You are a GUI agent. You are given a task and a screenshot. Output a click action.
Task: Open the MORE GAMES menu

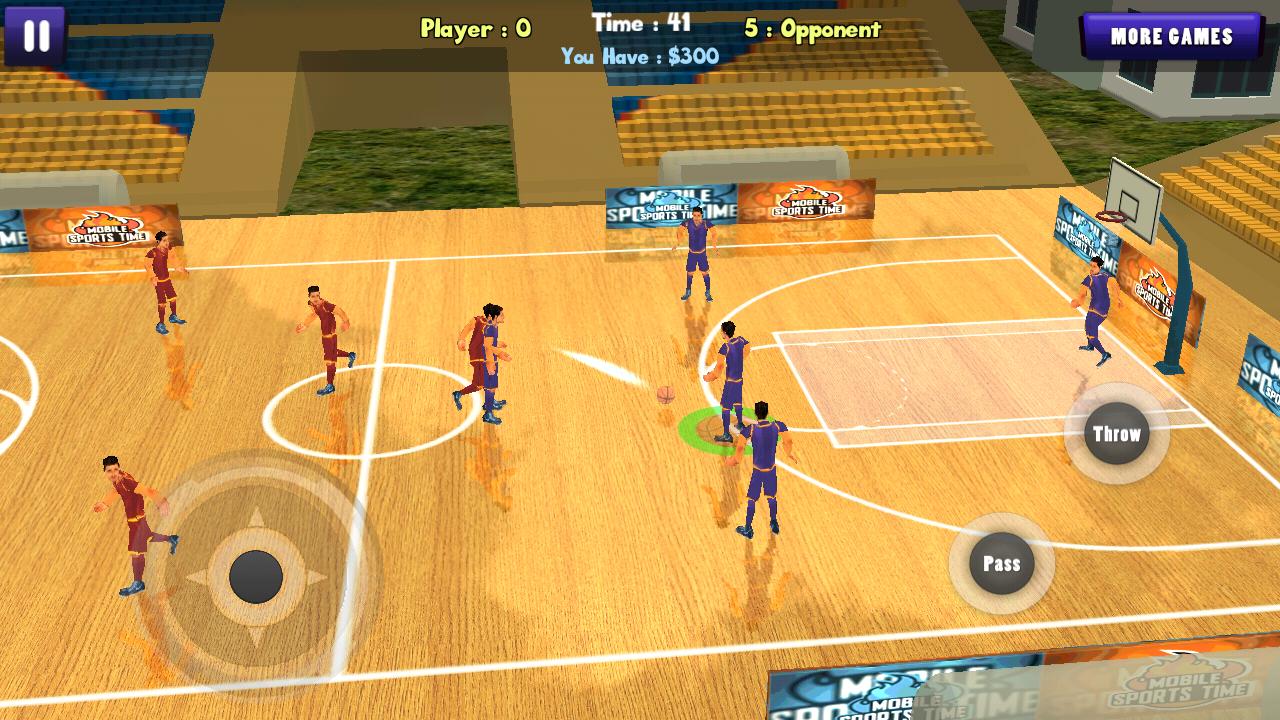click(x=1172, y=38)
